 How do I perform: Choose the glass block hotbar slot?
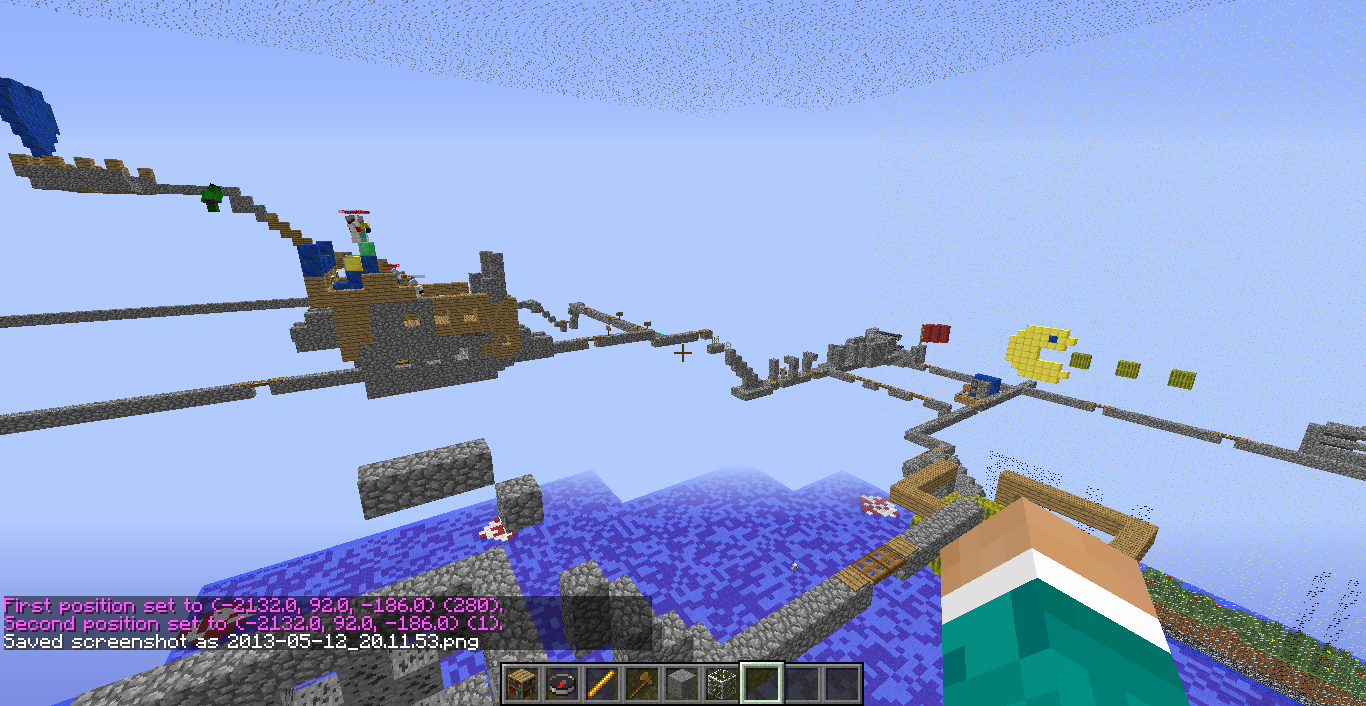pyautogui.click(x=721, y=684)
